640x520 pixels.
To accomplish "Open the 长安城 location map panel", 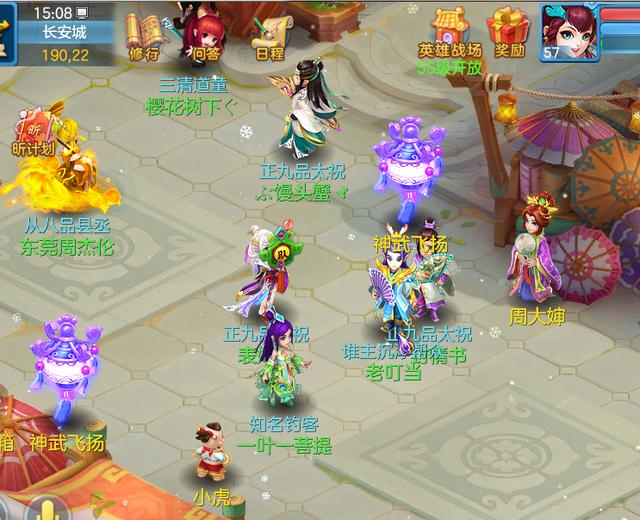I will coord(62,32).
